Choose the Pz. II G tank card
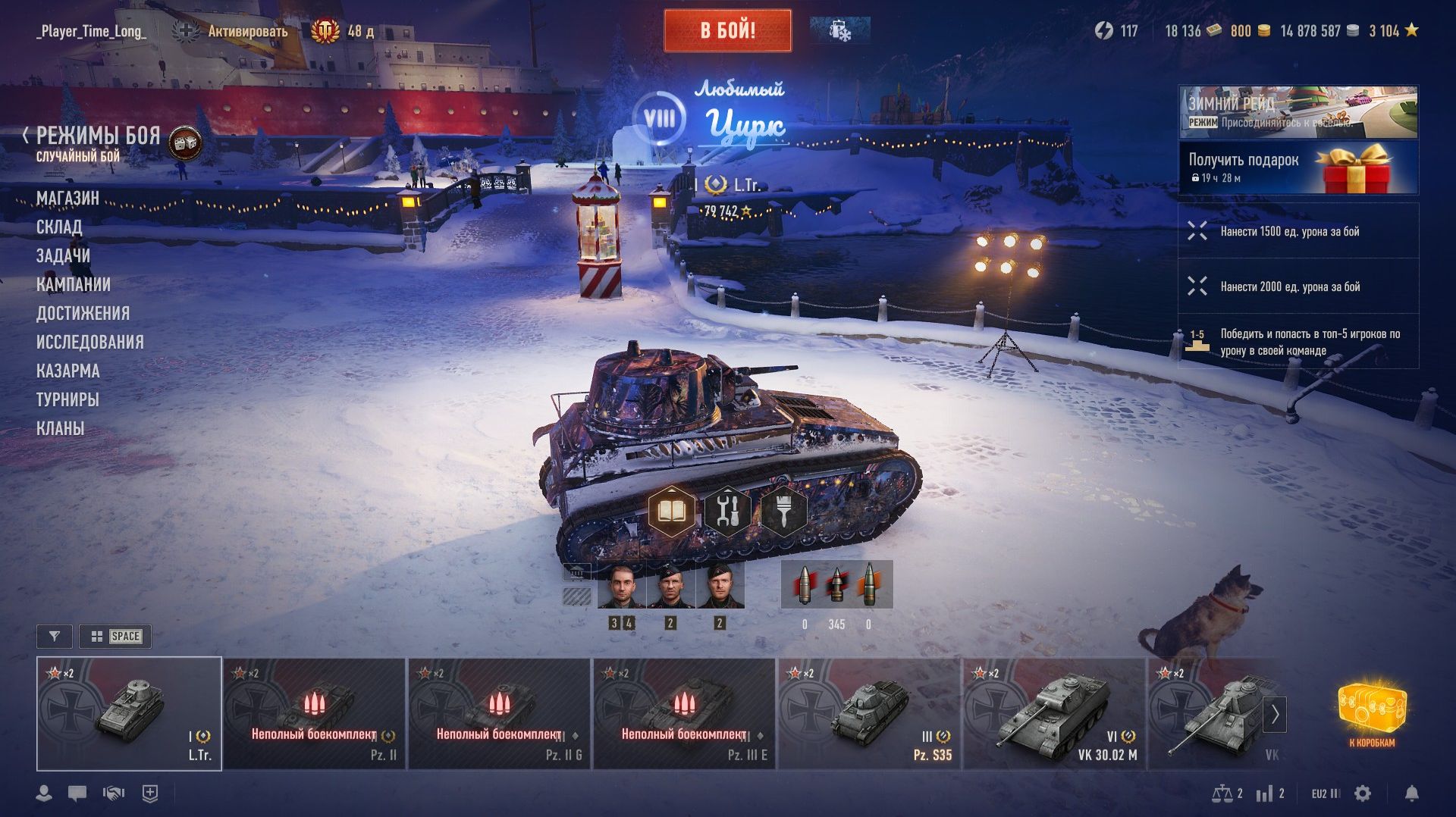Viewport: 1456px width, 817px height. click(499, 714)
